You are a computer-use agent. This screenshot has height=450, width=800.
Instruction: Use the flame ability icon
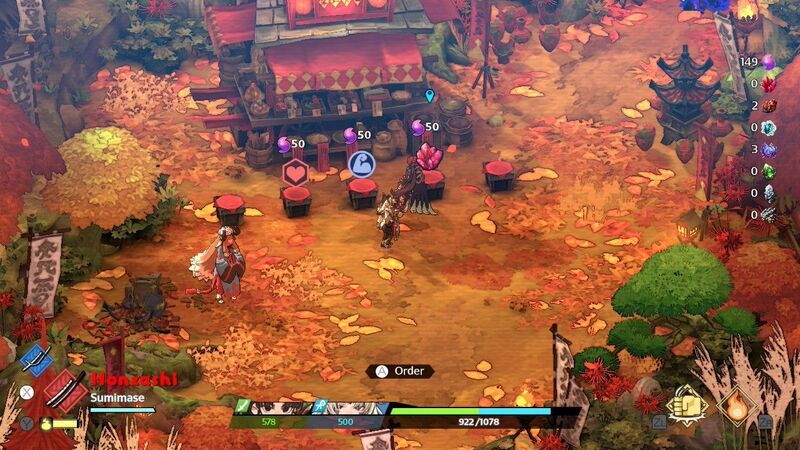point(736,406)
